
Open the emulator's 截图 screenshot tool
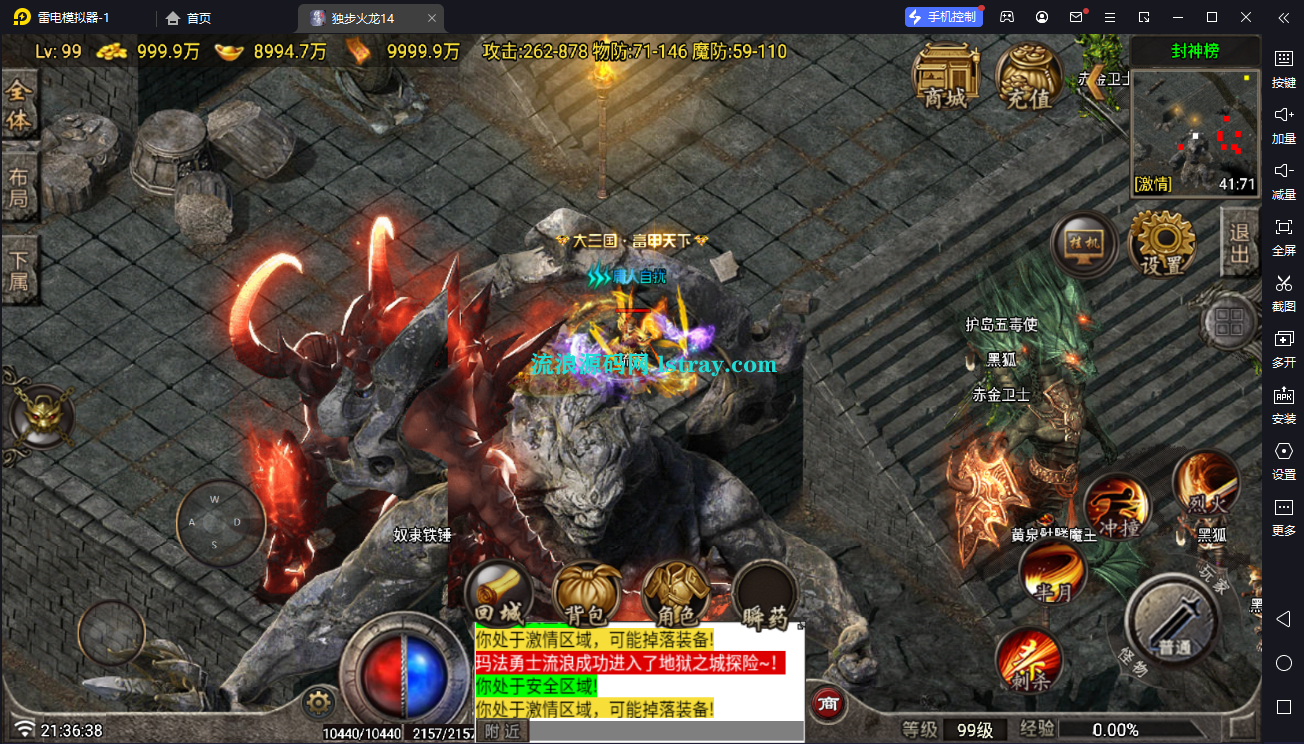[1284, 292]
